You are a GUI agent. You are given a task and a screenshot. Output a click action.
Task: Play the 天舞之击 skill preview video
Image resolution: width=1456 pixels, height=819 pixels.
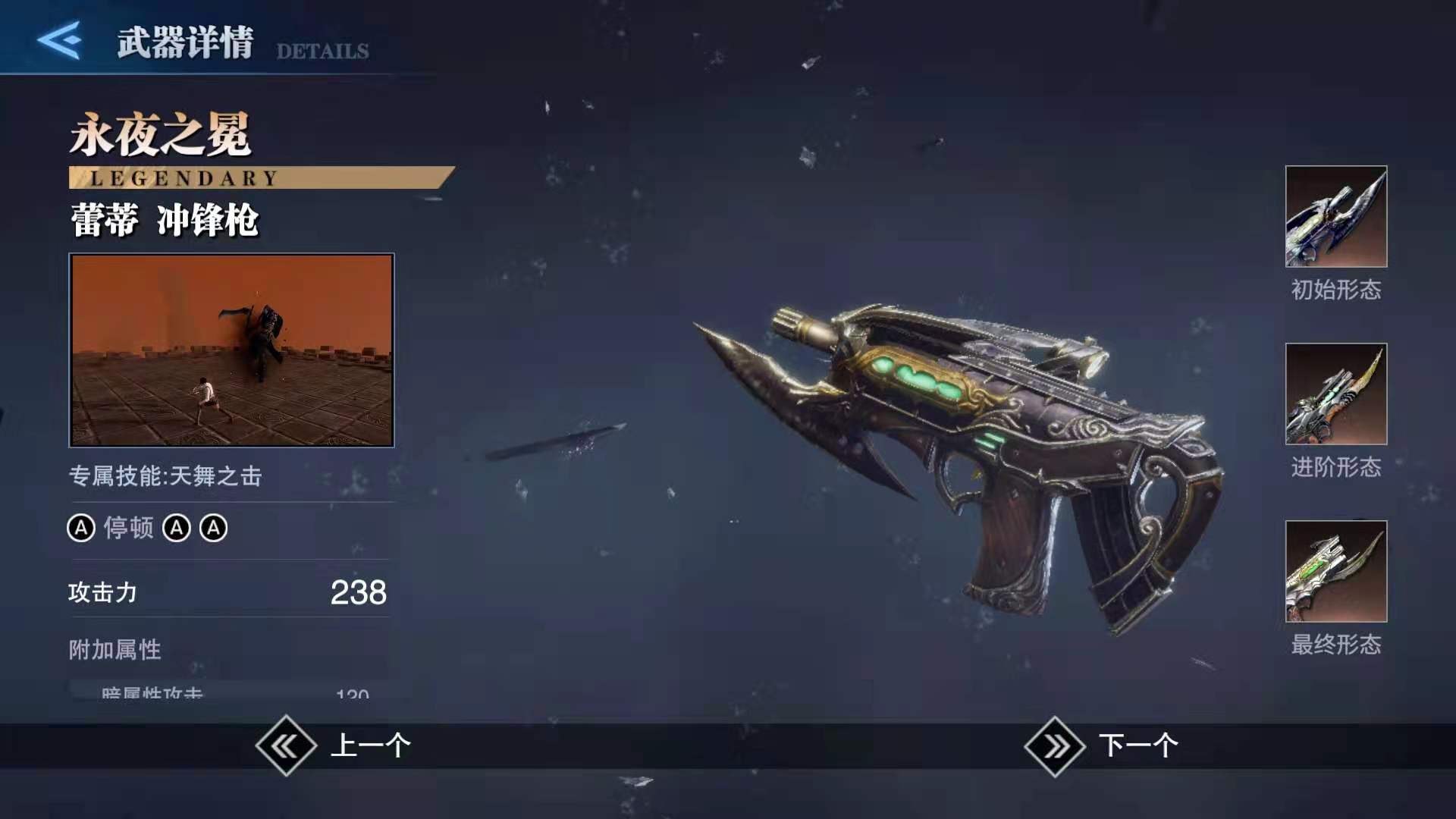pyautogui.click(x=231, y=350)
